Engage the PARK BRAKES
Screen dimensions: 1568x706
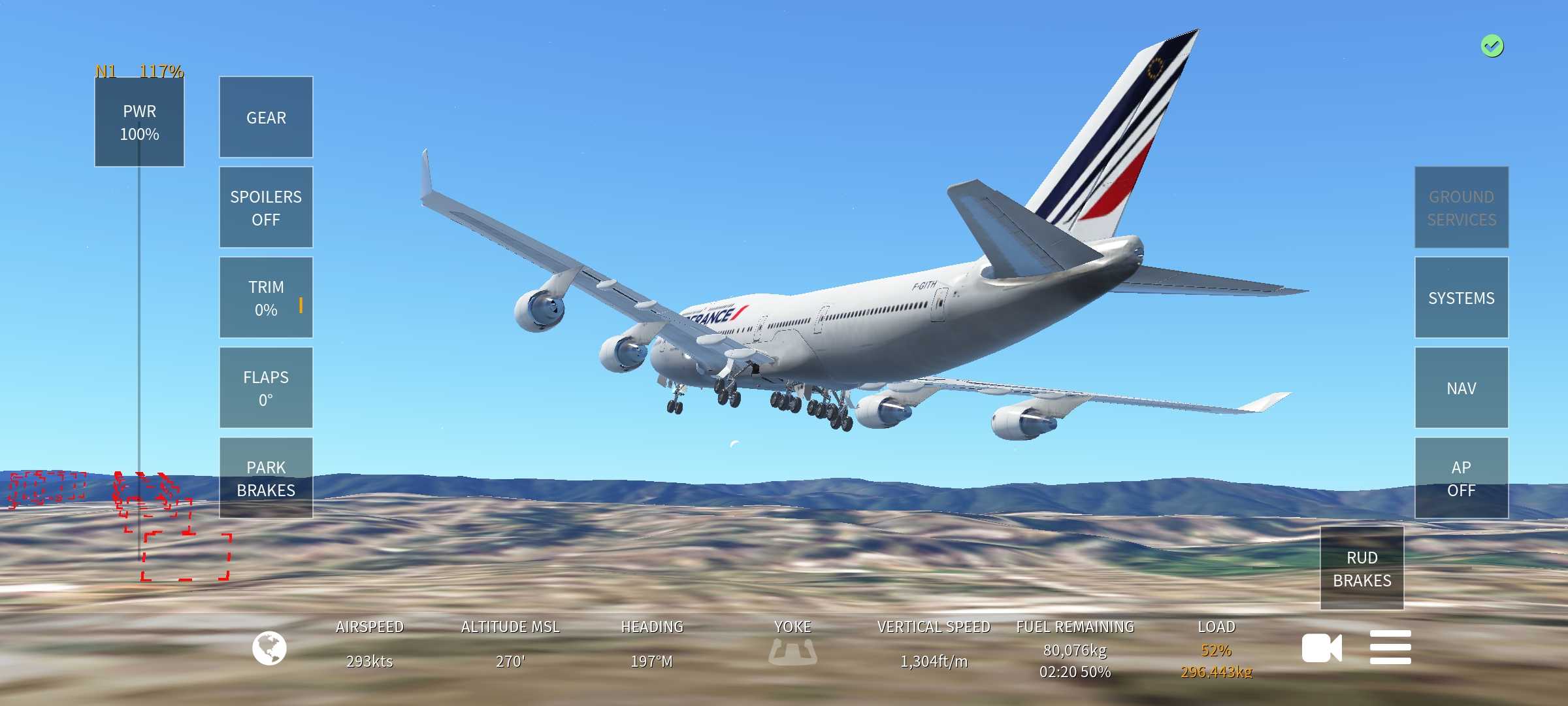266,478
